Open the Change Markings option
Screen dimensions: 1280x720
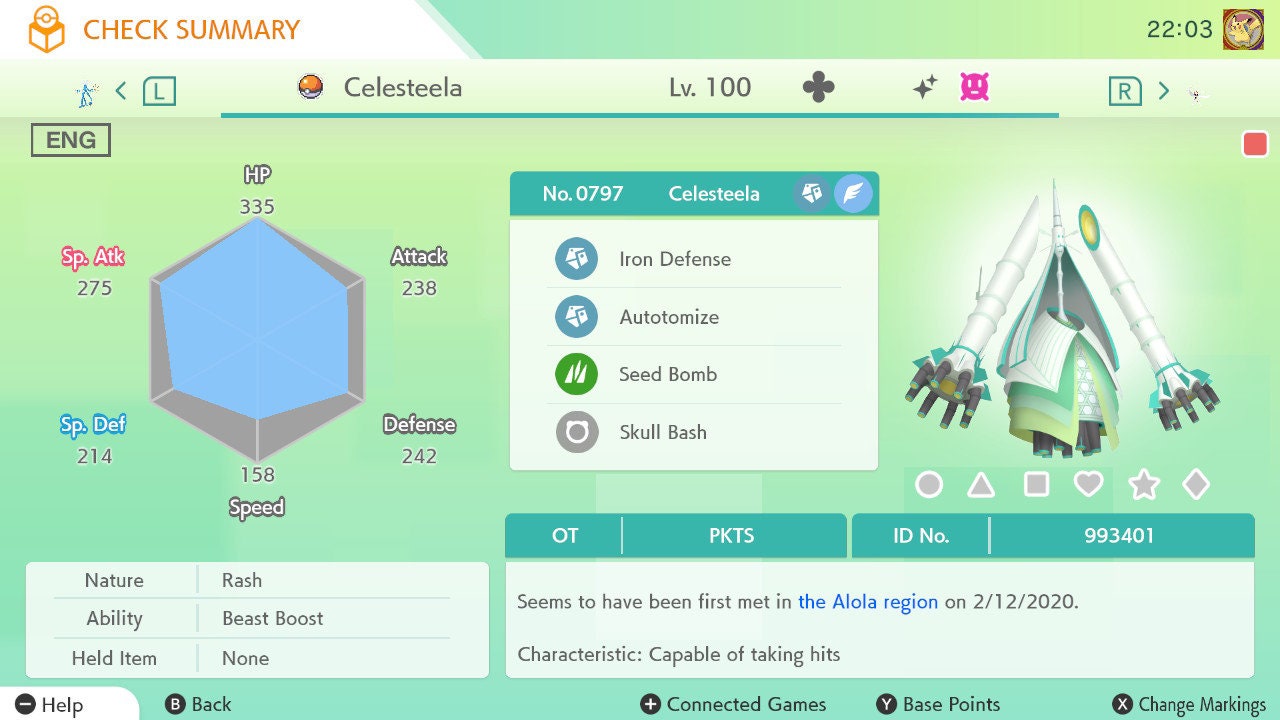[1189, 705]
